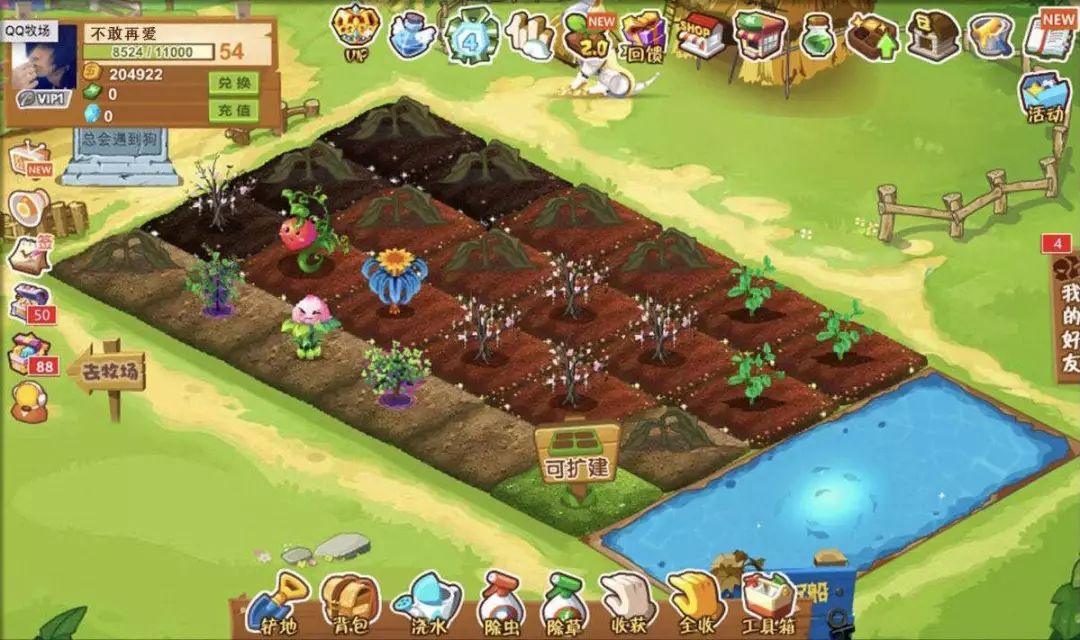Click the 可扩建 land expansion sign
This screenshot has width=1080, height=640.
point(577,455)
